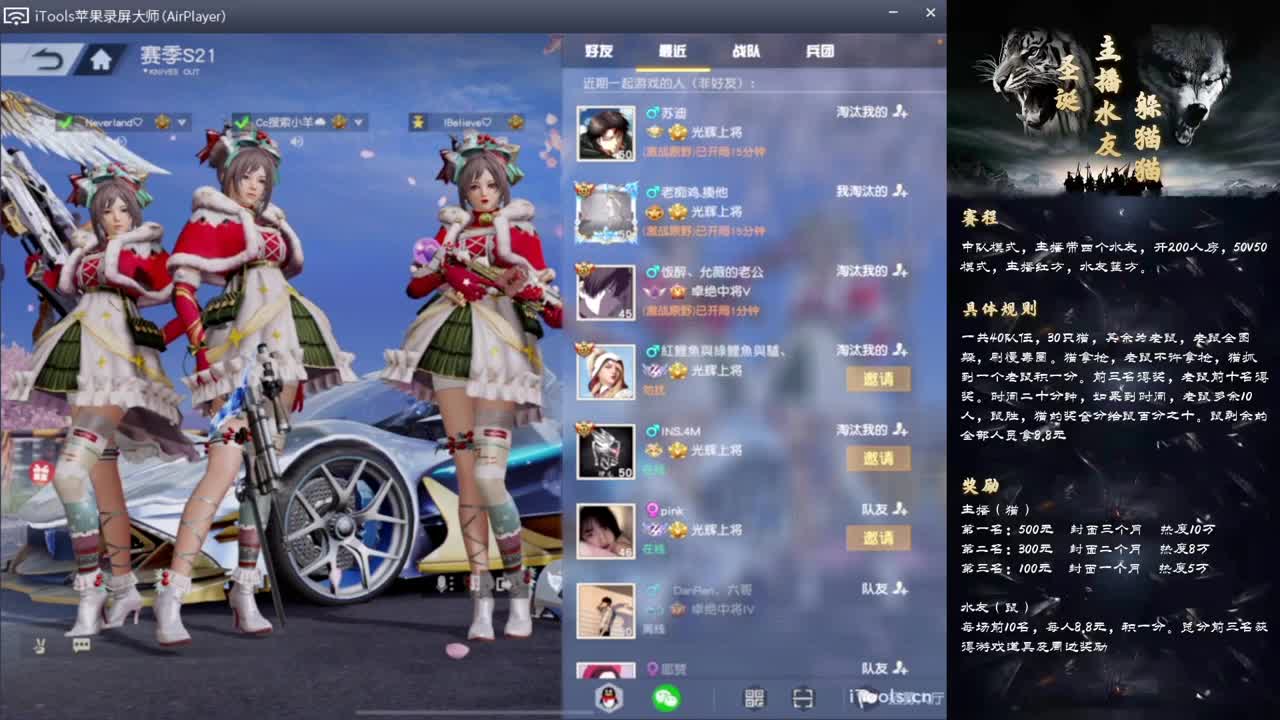Select the QR code icon on bottom bar
Image resolution: width=1280 pixels, height=720 pixels.
(755, 697)
